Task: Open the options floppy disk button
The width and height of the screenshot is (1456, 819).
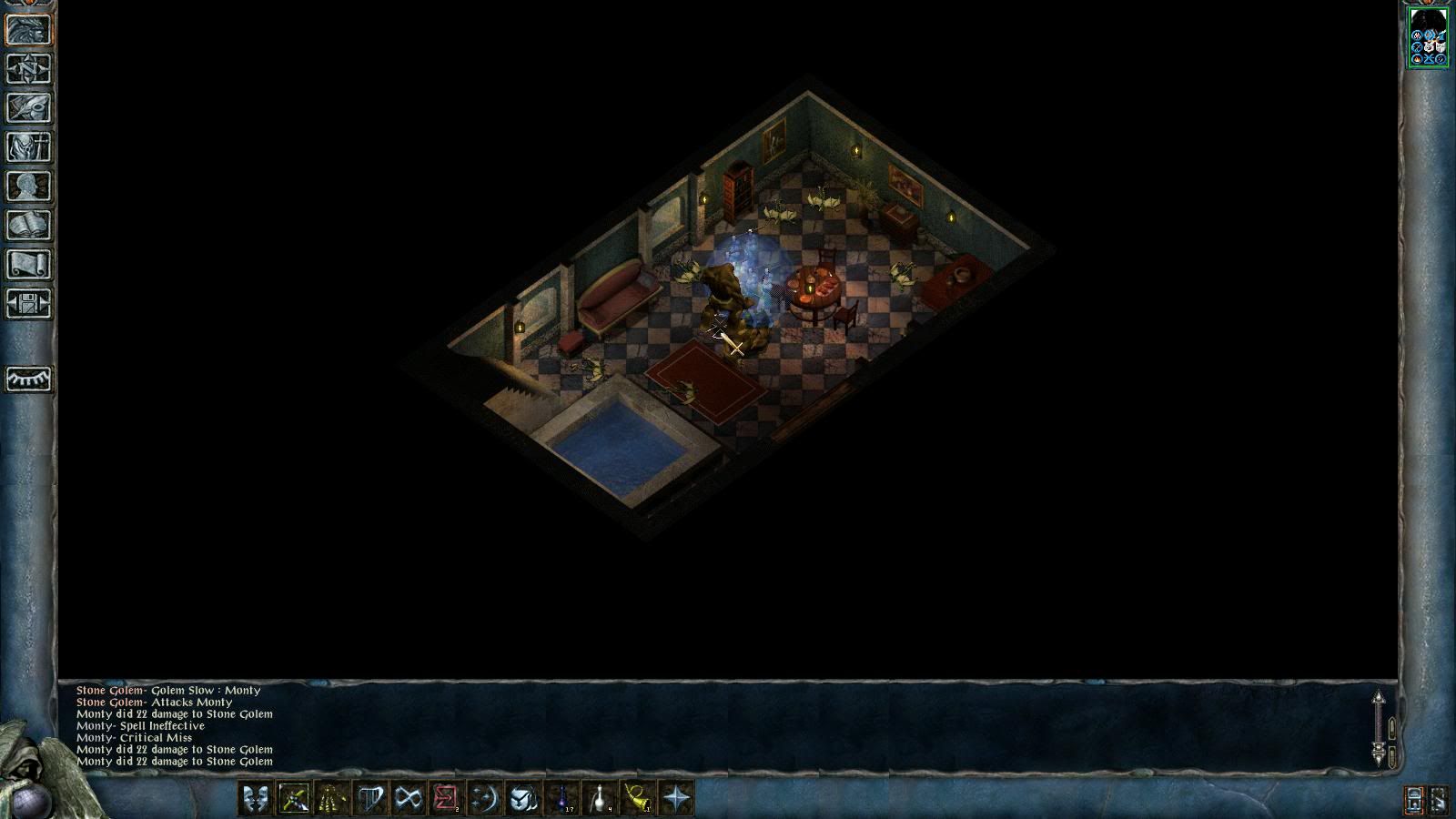Action: [x=29, y=304]
